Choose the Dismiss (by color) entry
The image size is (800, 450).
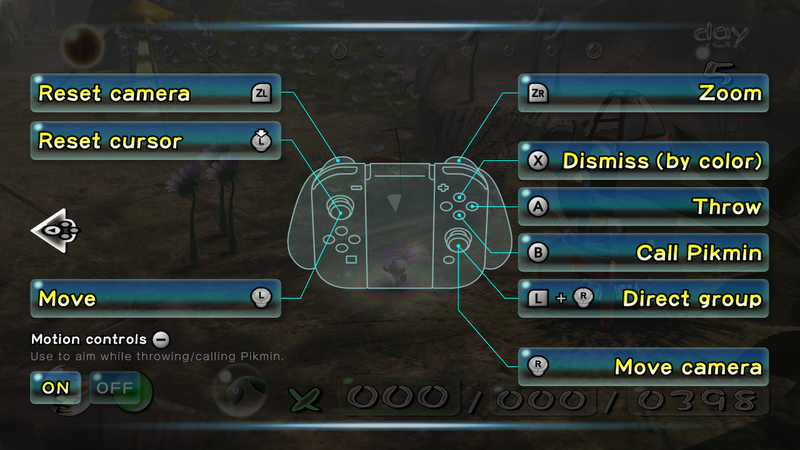[x=643, y=160]
